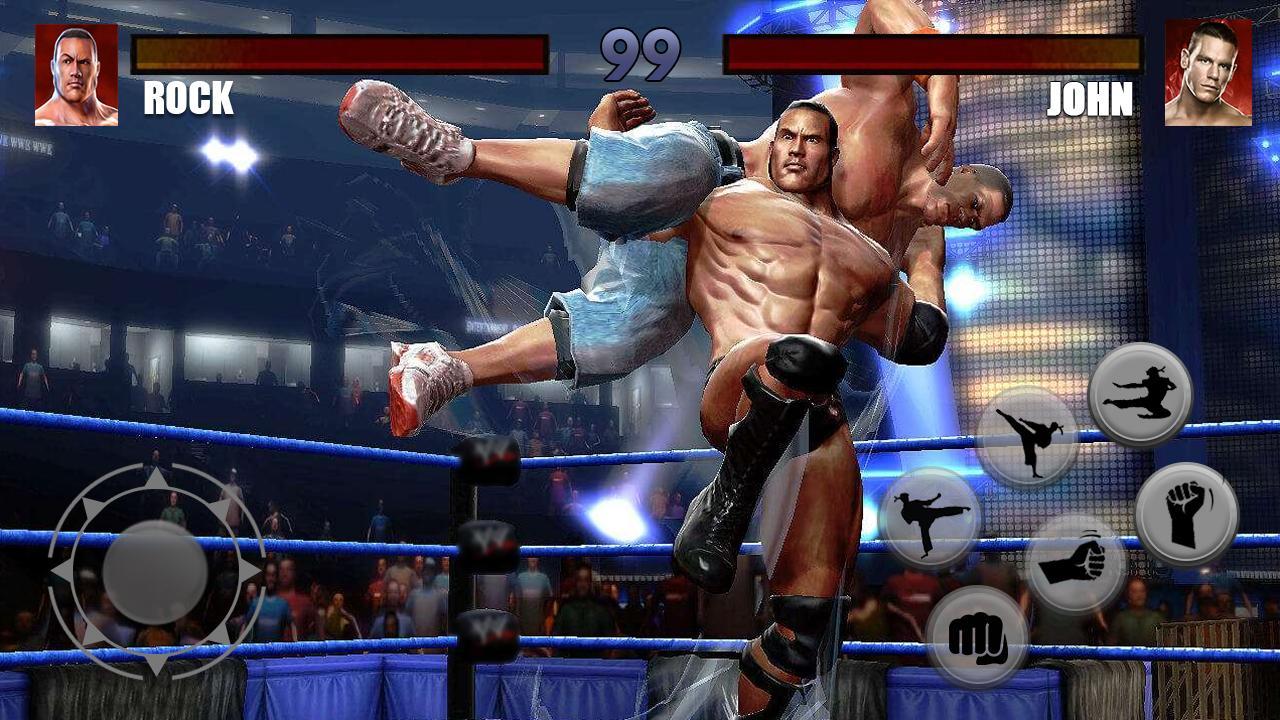1280x720 pixels.
Task: Tap the straight punch knuckle icon
Action: click(978, 638)
